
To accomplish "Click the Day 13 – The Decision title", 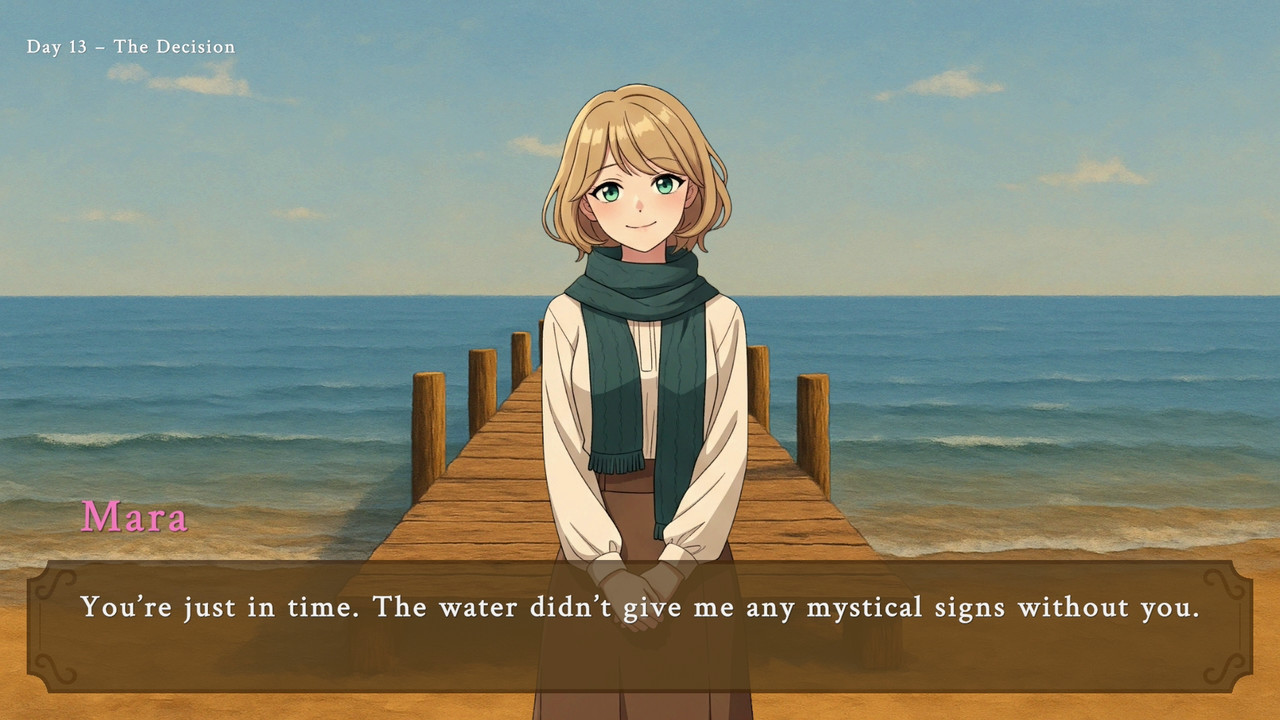I will [129, 46].
